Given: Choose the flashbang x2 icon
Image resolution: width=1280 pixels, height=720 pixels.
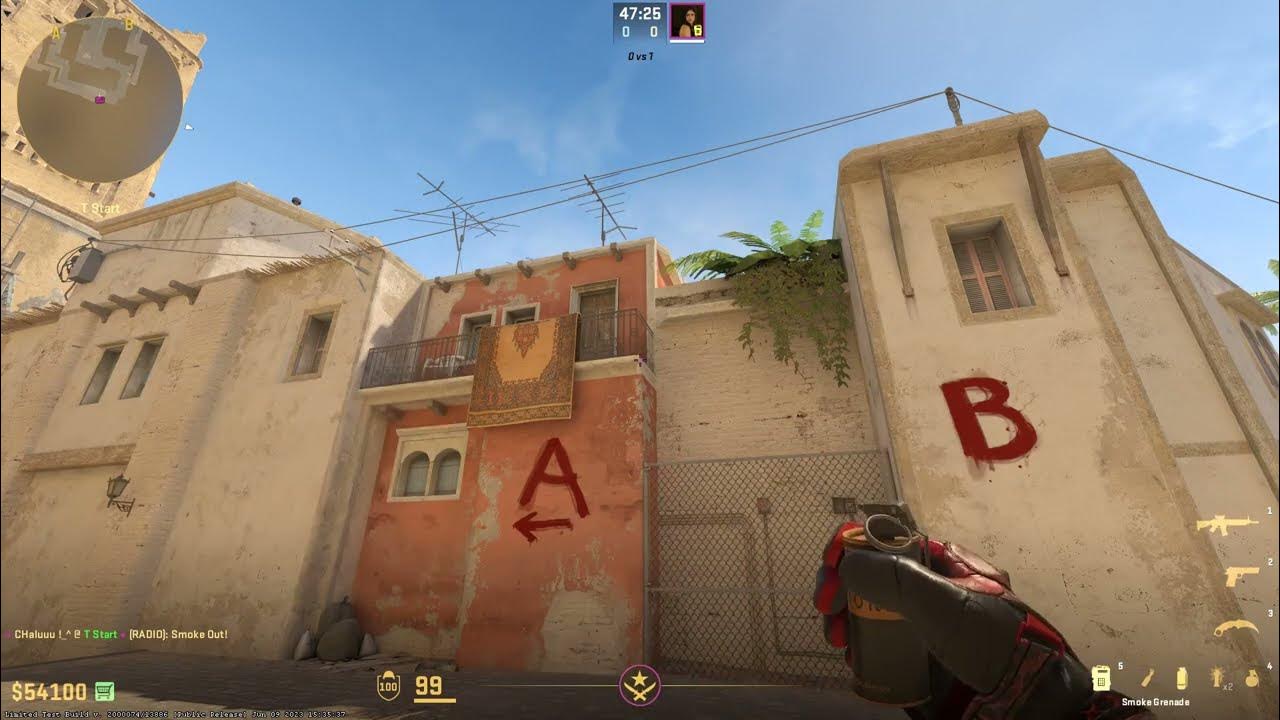Looking at the screenshot, I should click(x=1218, y=677).
